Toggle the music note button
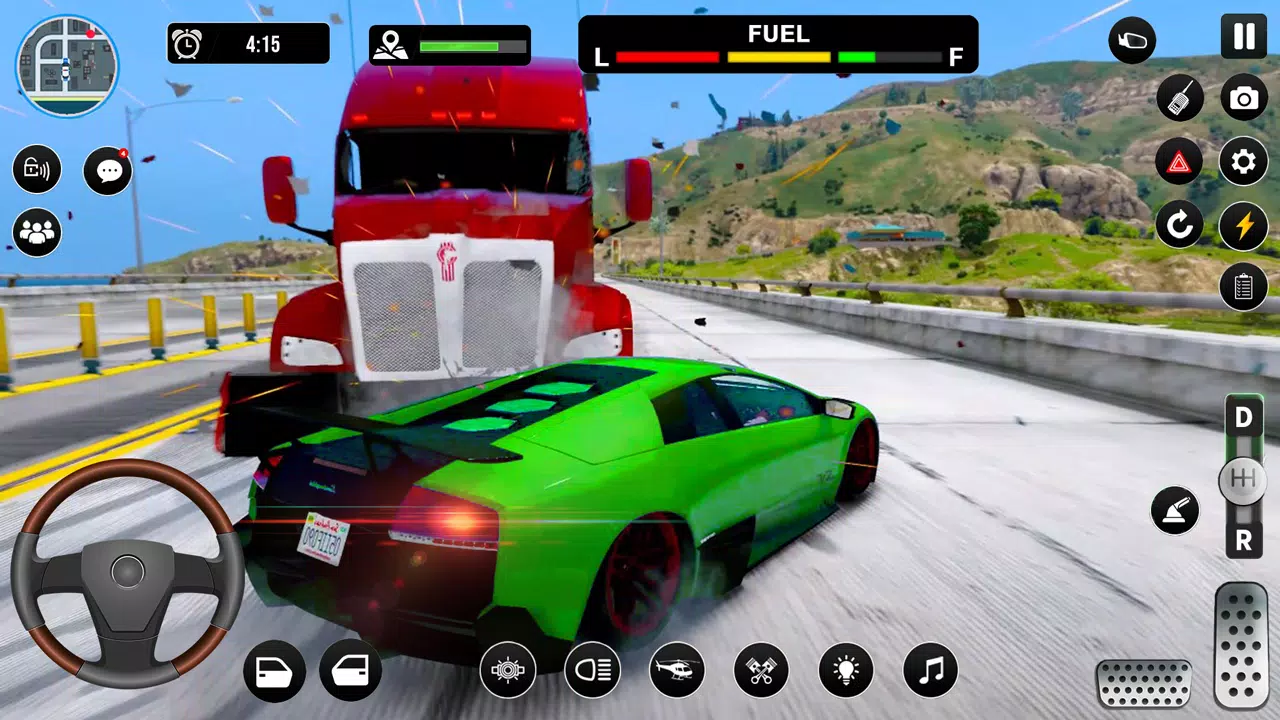Screen dimensions: 1280x720 (930, 670)
